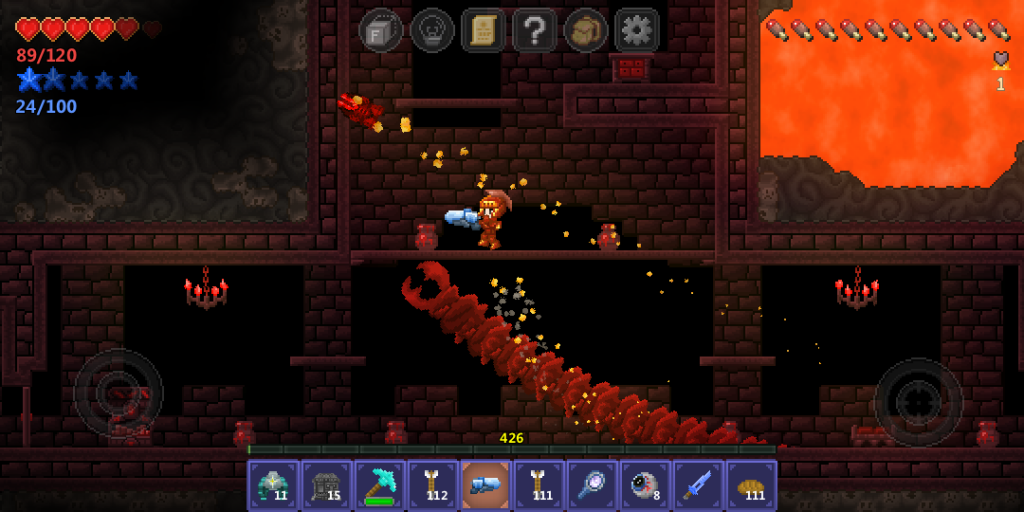This screenshot has width=1024, height=512.
Task: Equip the teal pickaxe from the hotbar
Action: pyautogui.click(x=379, y=485)
